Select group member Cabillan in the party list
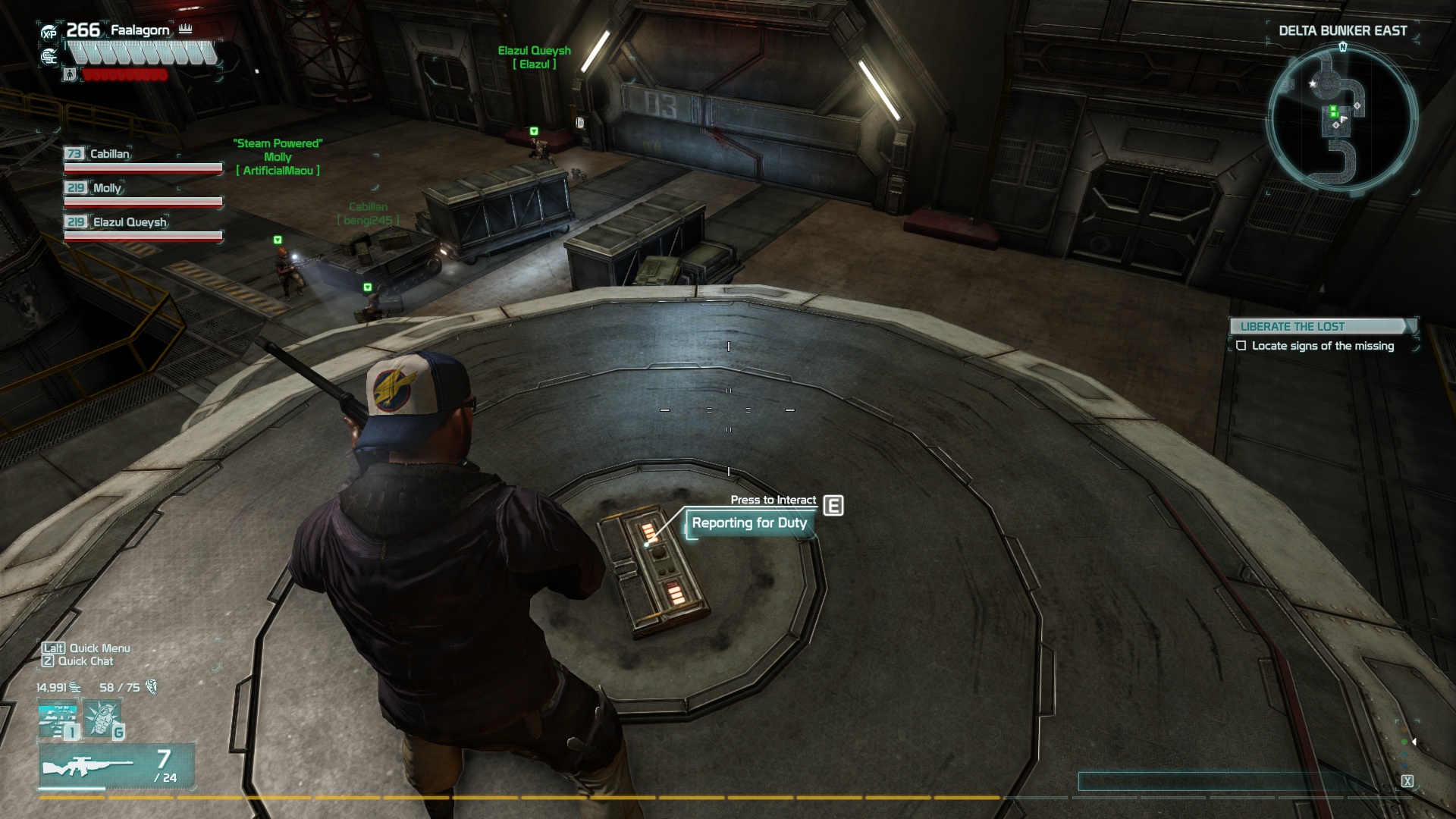This screenshot has height=819, width=1456. (x=109, y=154)
